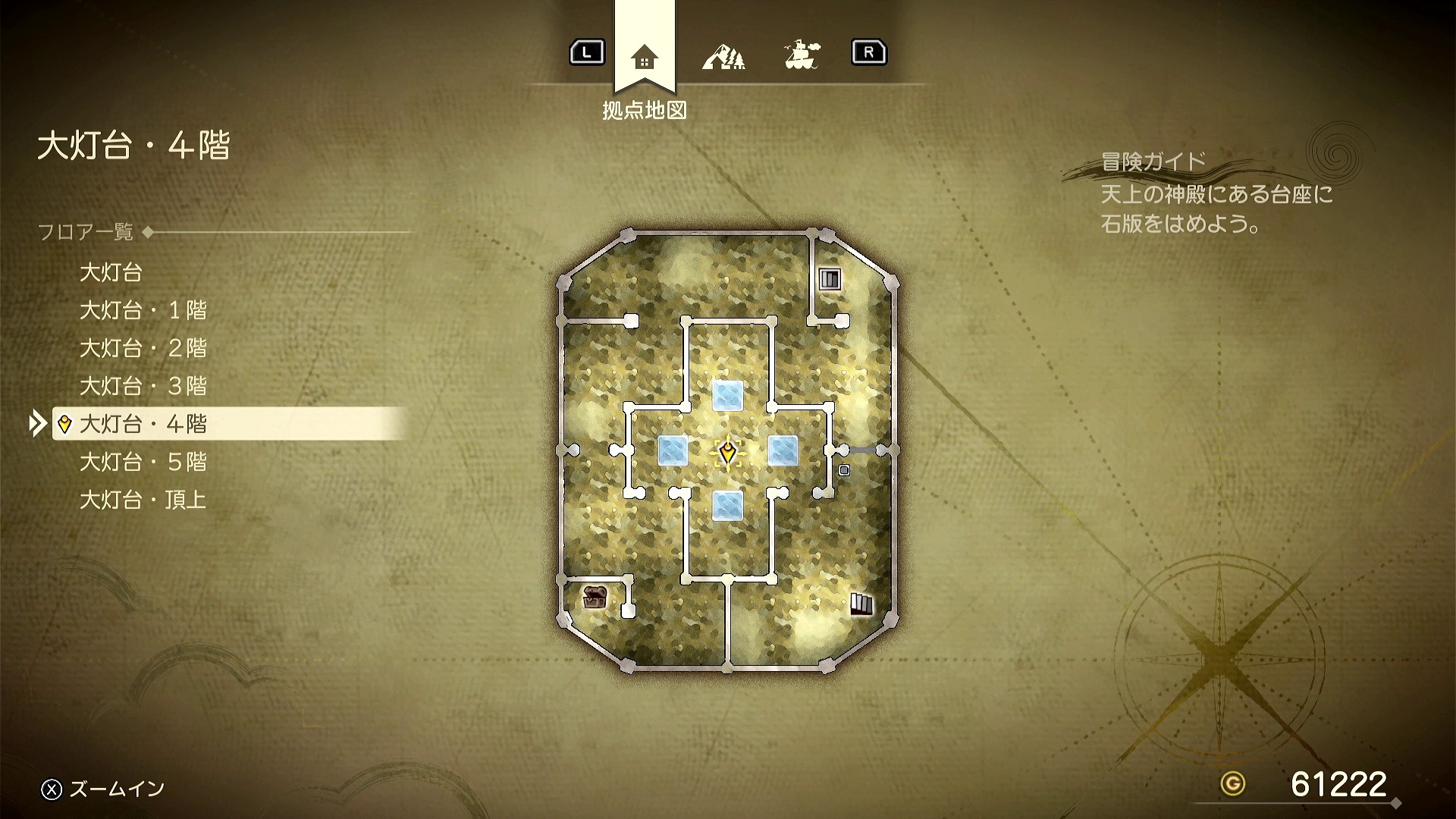The width and height of the screenshot is (1456, 819).
Task: Switch to floor 大灯台・2階
Action: pyautogui.click(x=143, y=348)
